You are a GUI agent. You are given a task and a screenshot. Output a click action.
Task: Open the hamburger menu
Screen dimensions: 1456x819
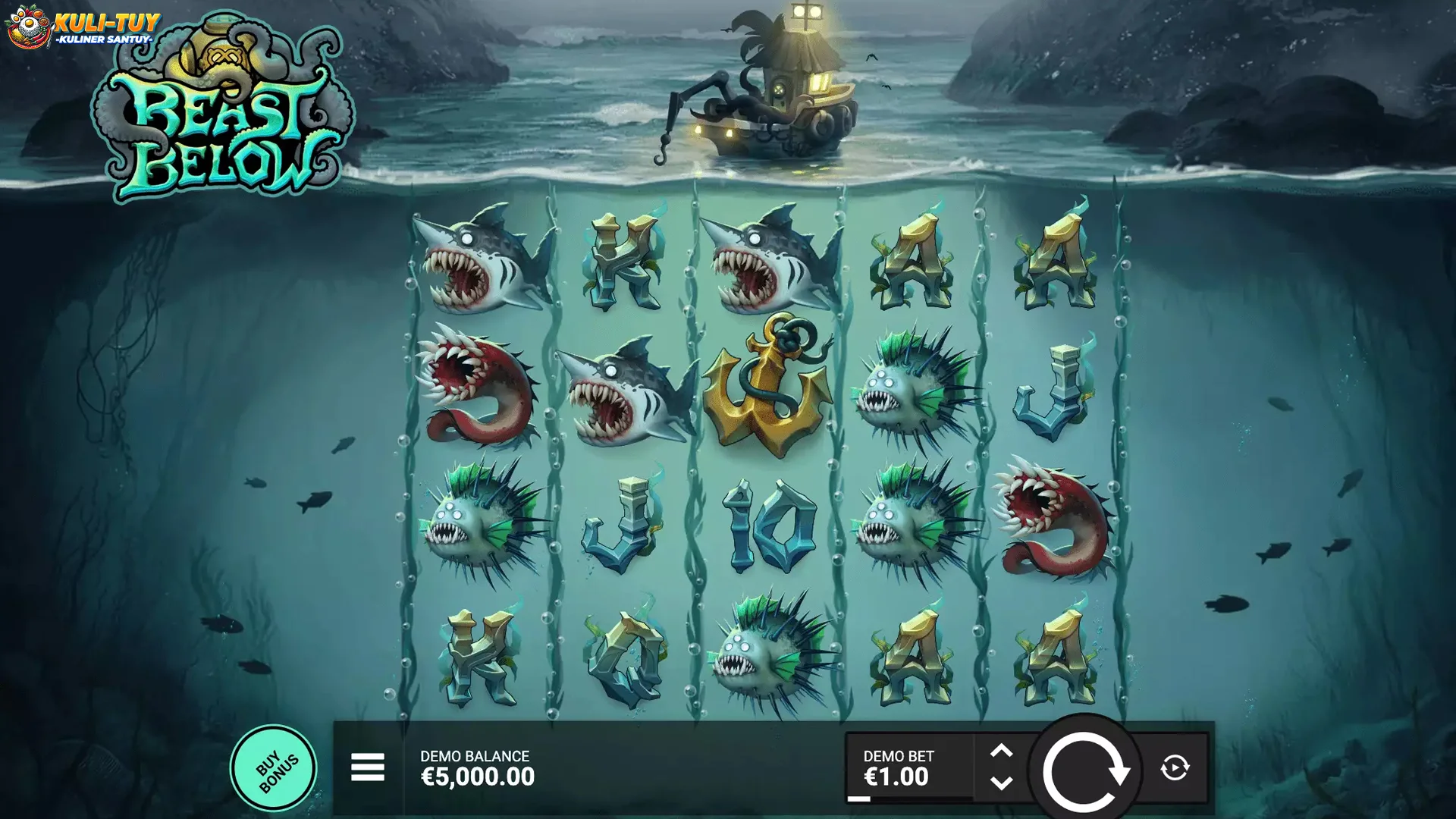tap(368, 767)
